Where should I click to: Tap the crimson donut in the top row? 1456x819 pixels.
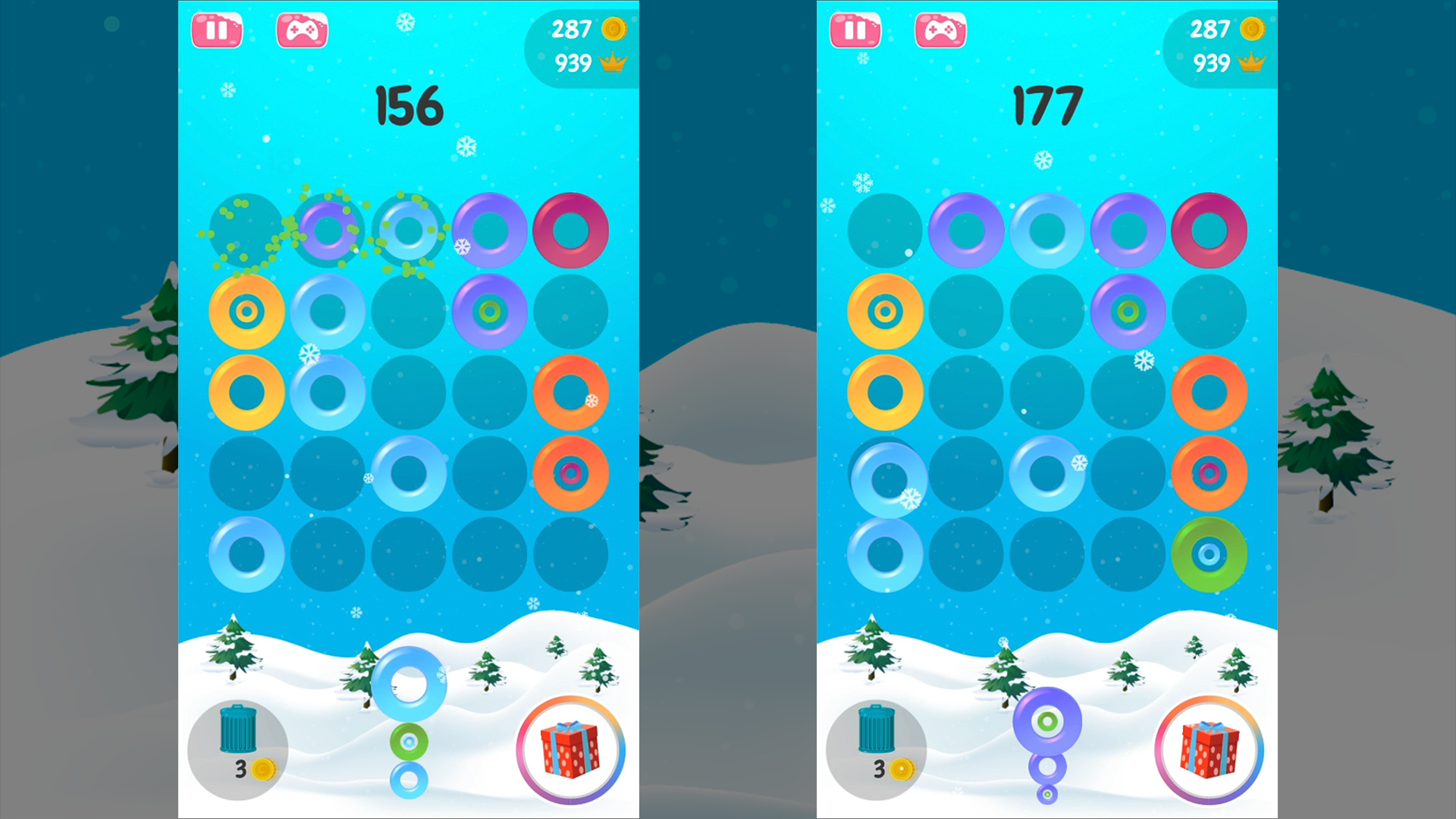(573, 231)
